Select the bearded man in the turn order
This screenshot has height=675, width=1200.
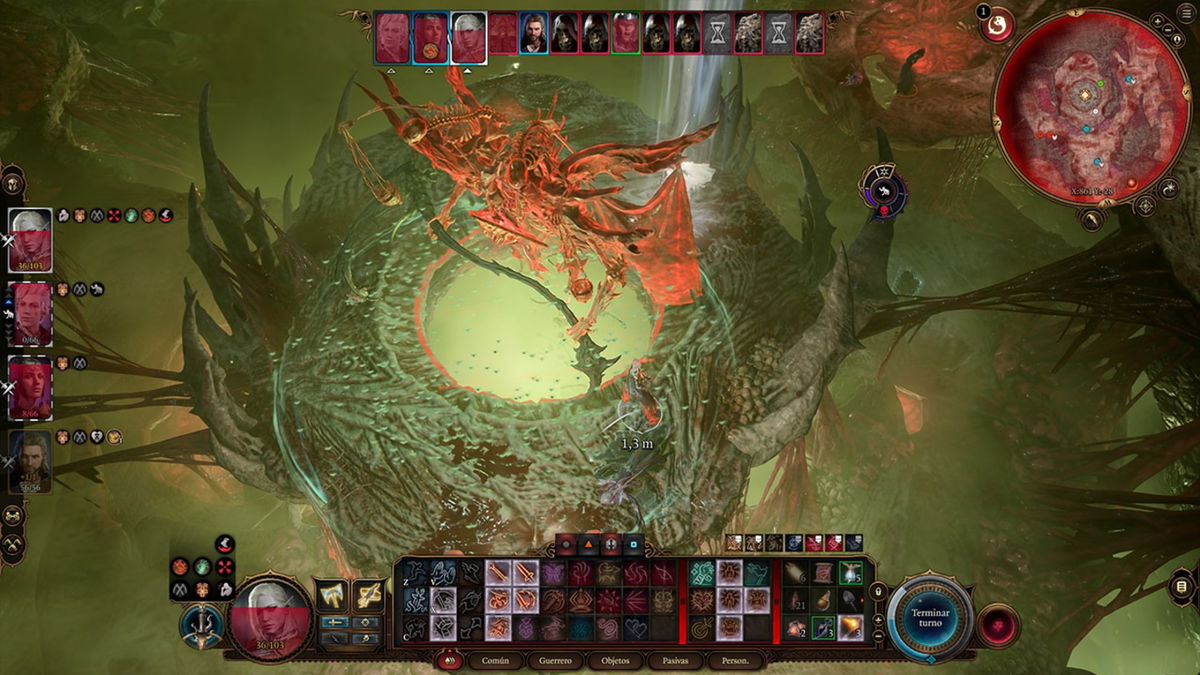(534, 33)
